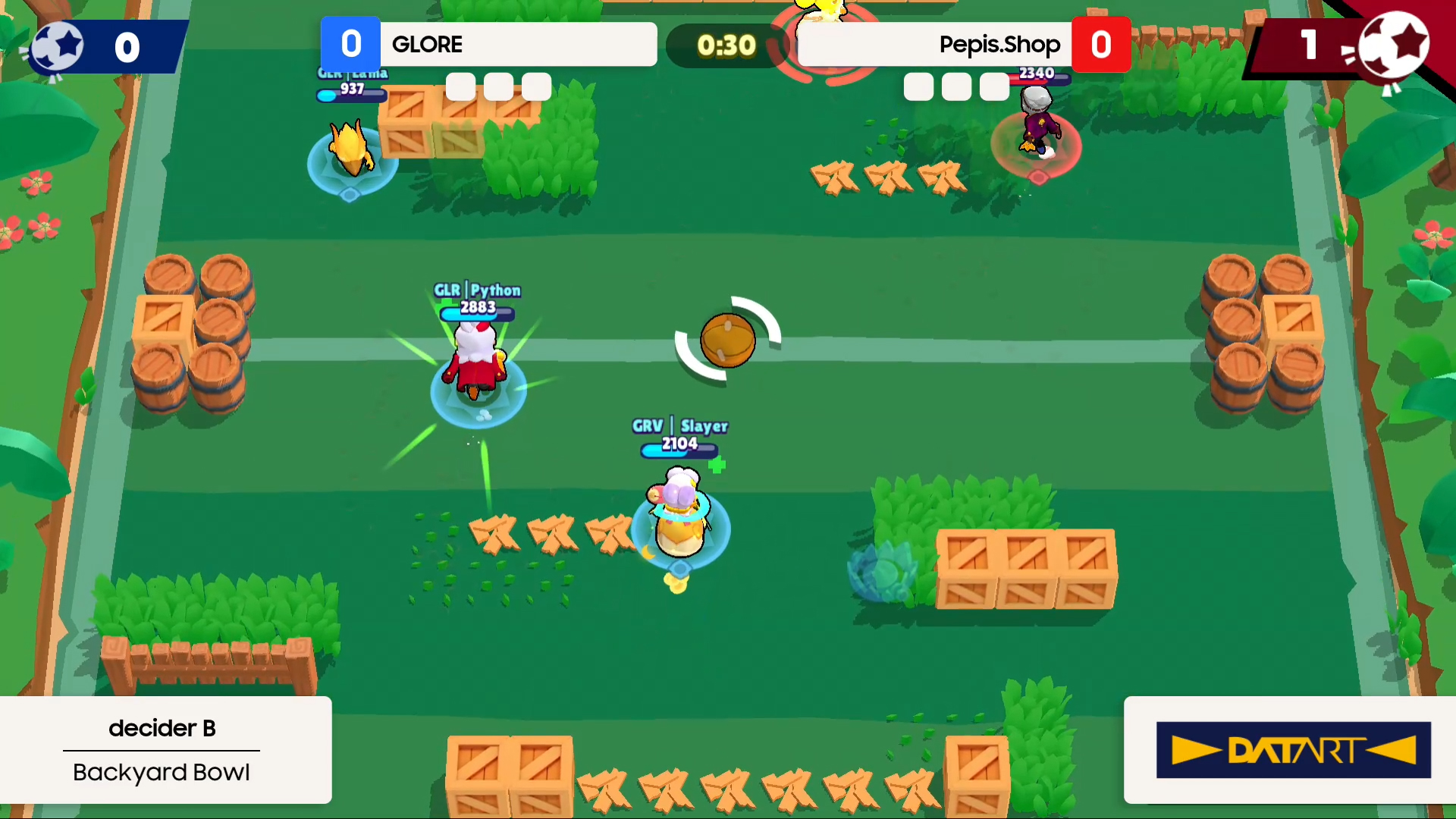Open the Pepis.Shop team name banner
This screenshot has height=819, width=1456.
click(933, 45)
